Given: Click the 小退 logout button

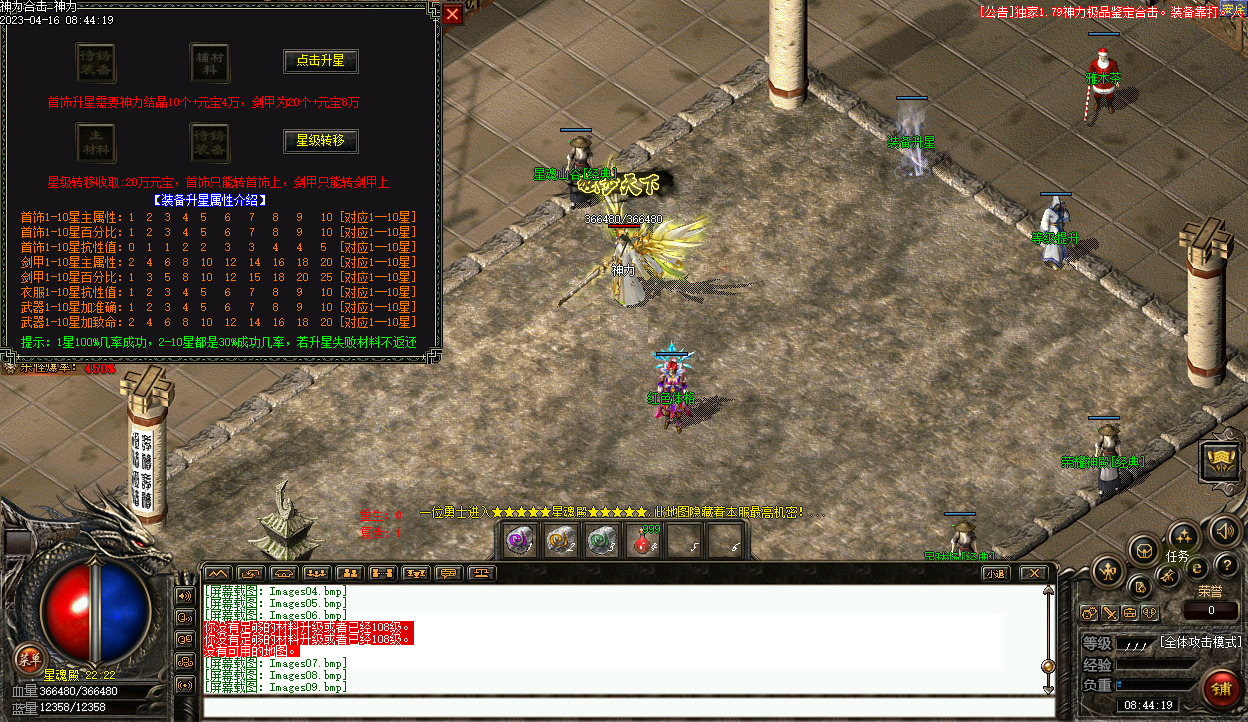Looking at the screenshot, I should click(x=994, y=573).
